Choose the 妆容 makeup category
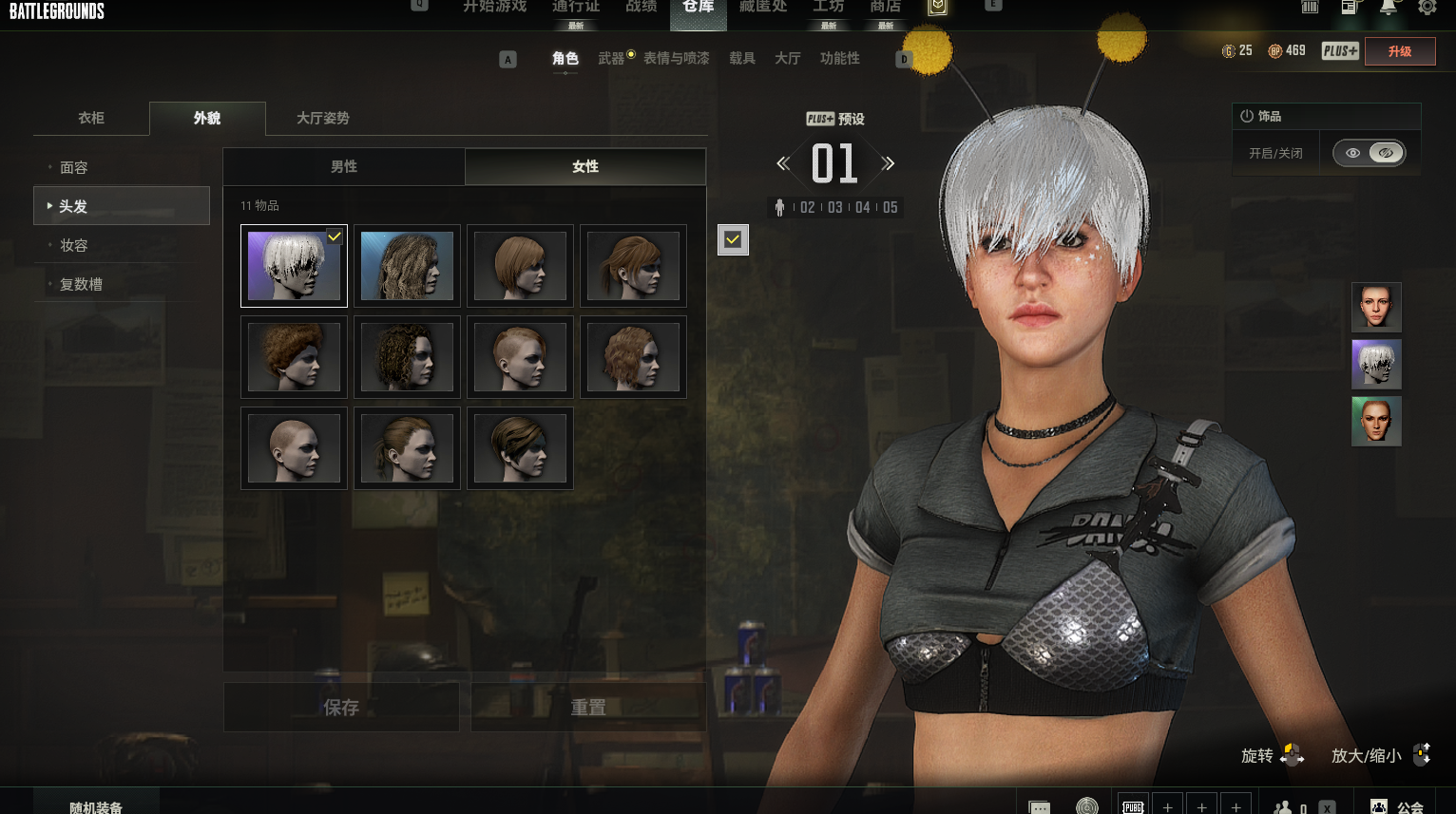 (x=74, y=245)
